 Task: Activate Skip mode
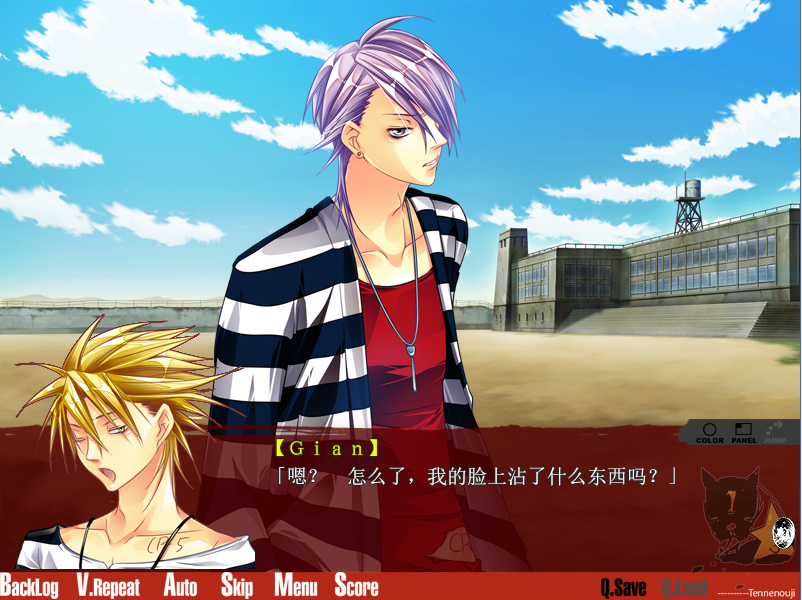(236, 586)
